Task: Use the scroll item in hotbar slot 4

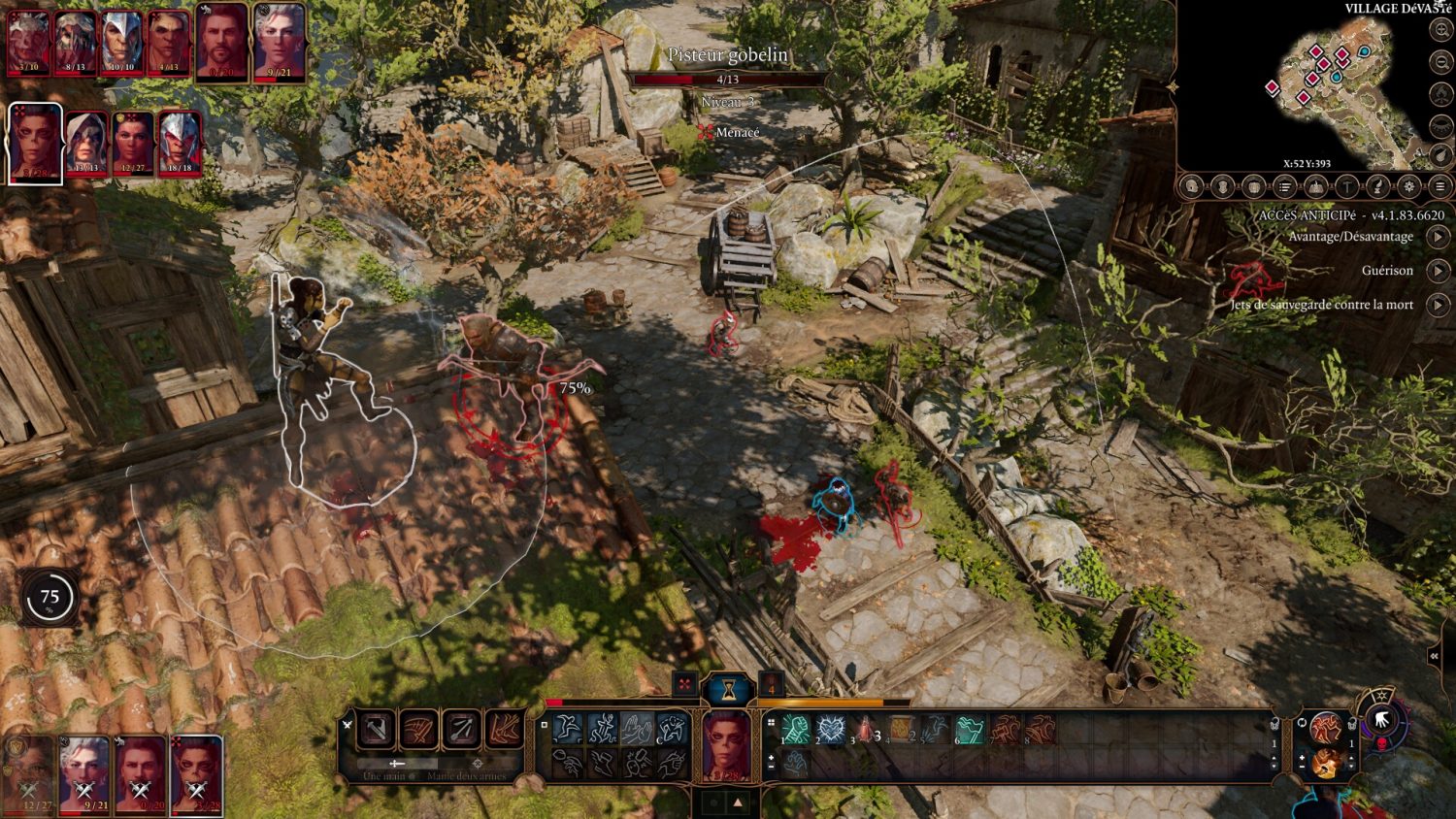Action: [x=900, y=729]
